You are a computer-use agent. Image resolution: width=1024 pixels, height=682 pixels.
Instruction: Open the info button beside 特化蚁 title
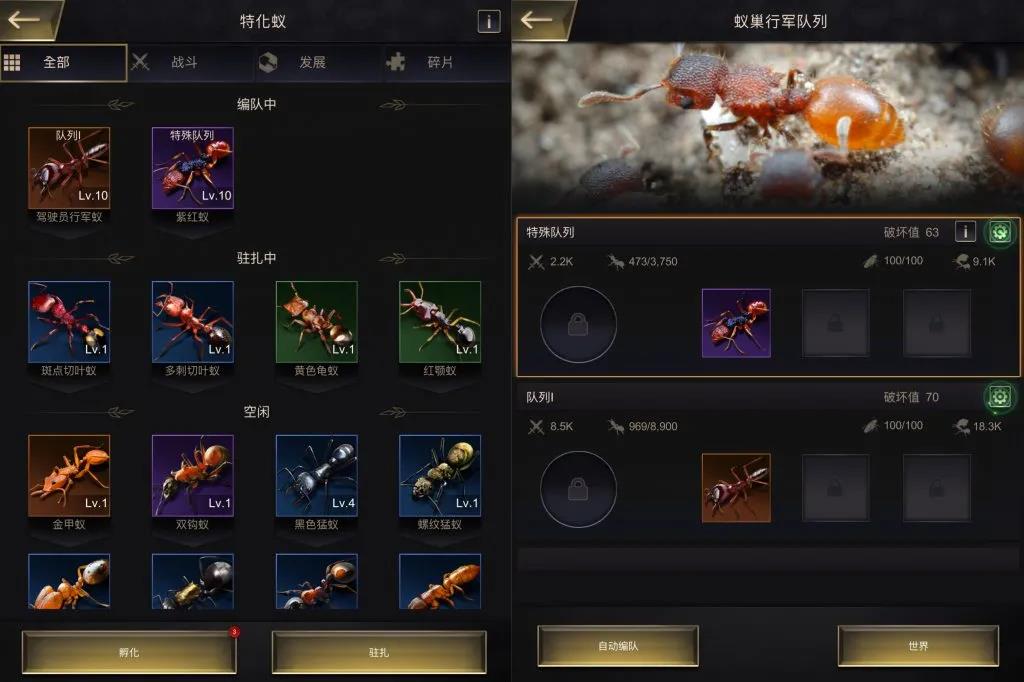[x=488, y=21]
